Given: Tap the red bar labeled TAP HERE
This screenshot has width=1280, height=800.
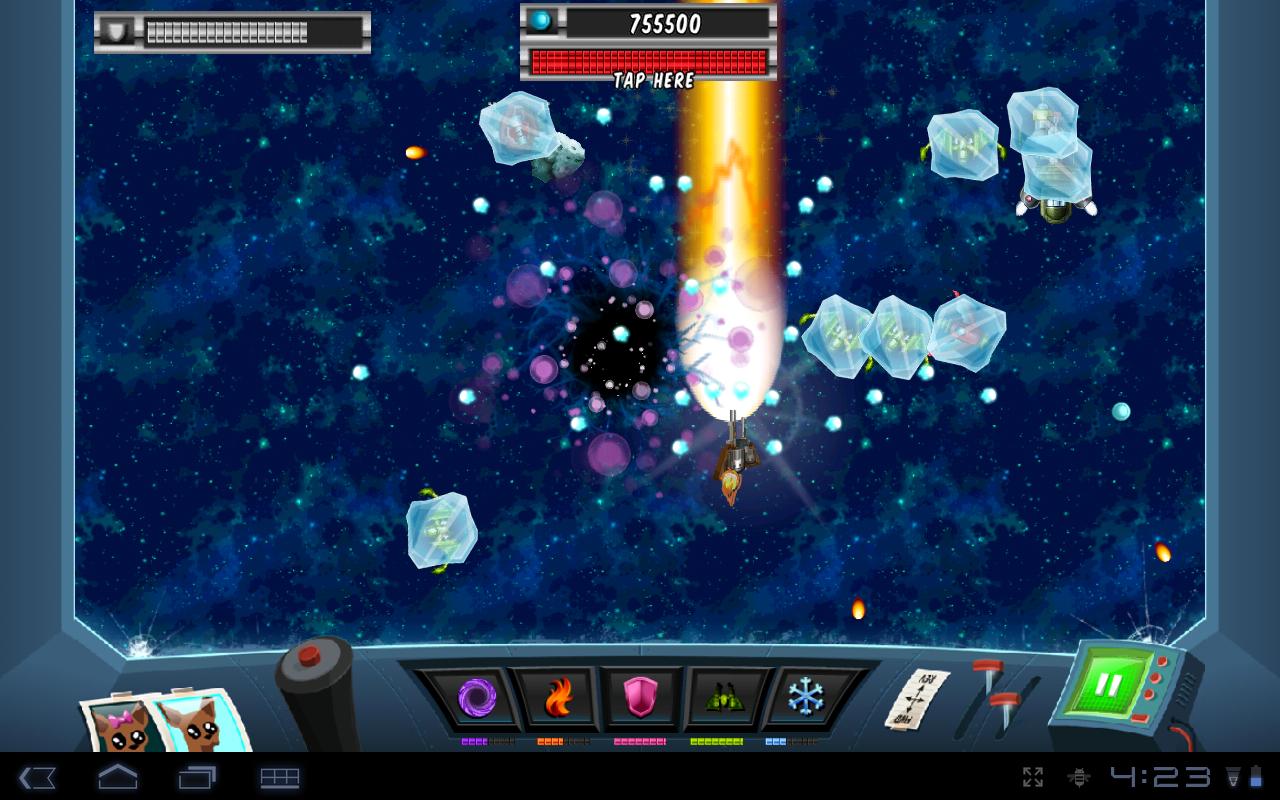Looking at the screenshot, I should [x=650, y=62].
